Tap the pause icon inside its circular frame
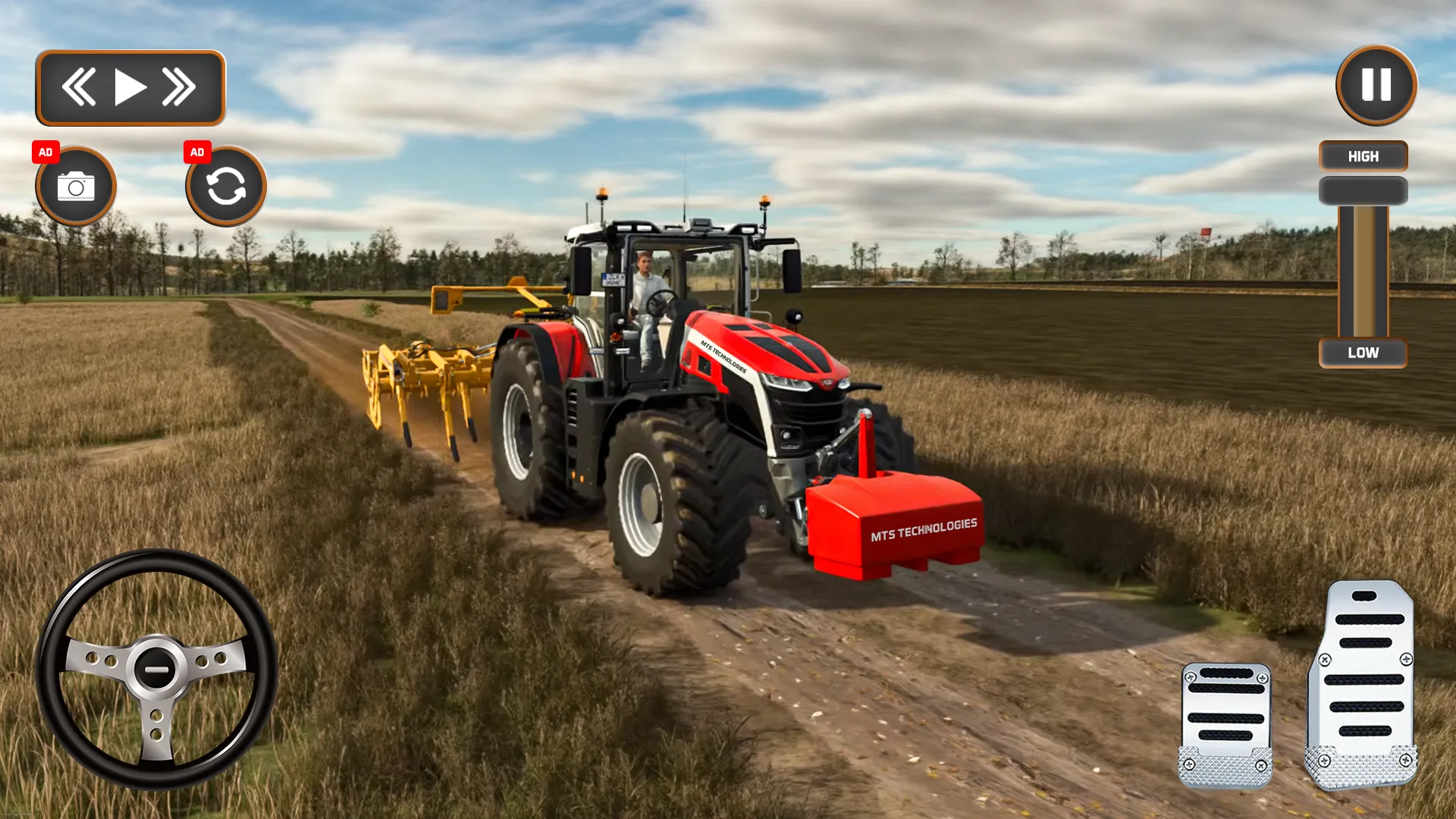1456x819 pixels. tap(1375, 85)
